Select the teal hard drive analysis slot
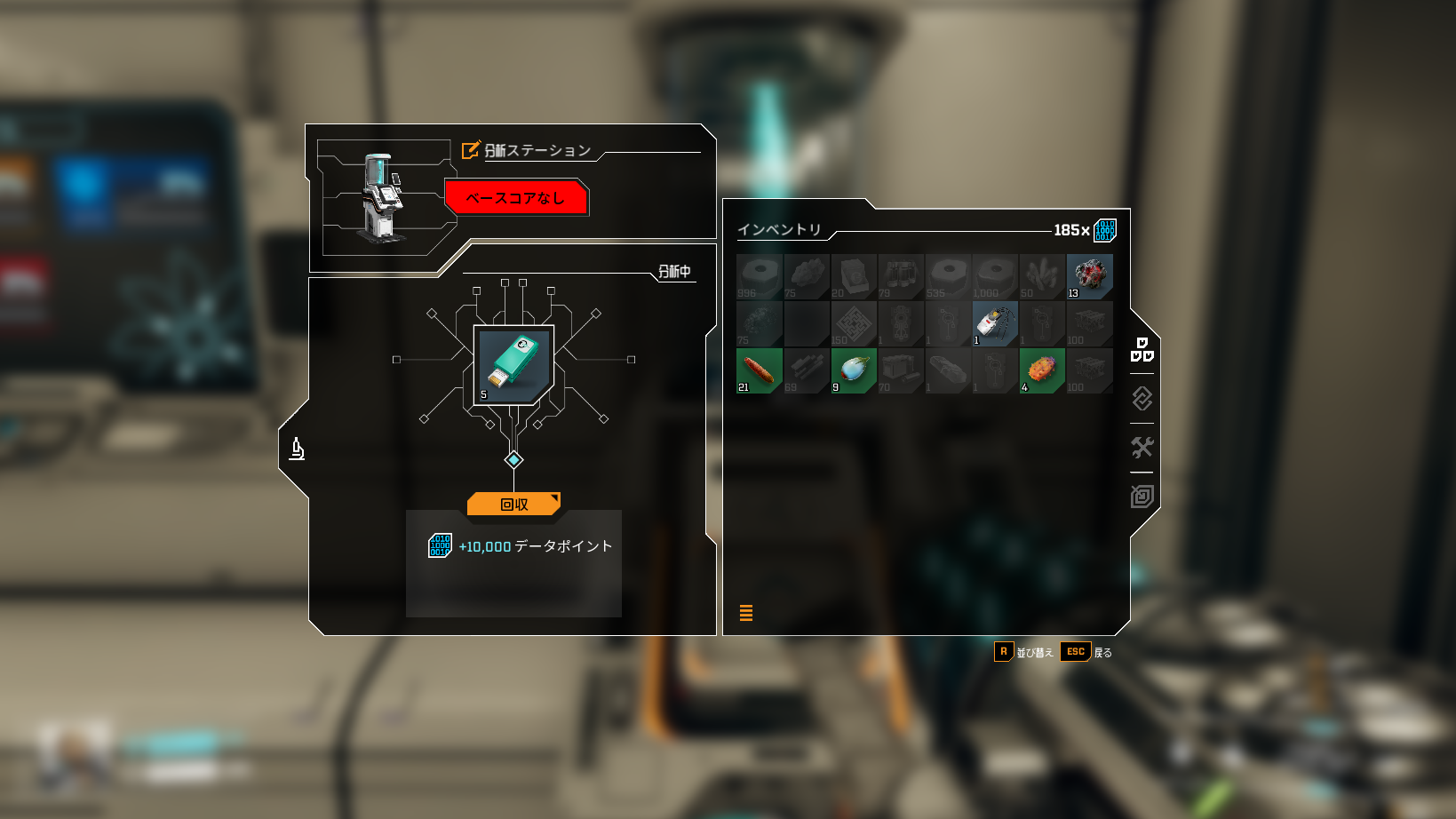The width and height of the screenshot is (1456, 819). pyautogui.click(x=513, y=365)
